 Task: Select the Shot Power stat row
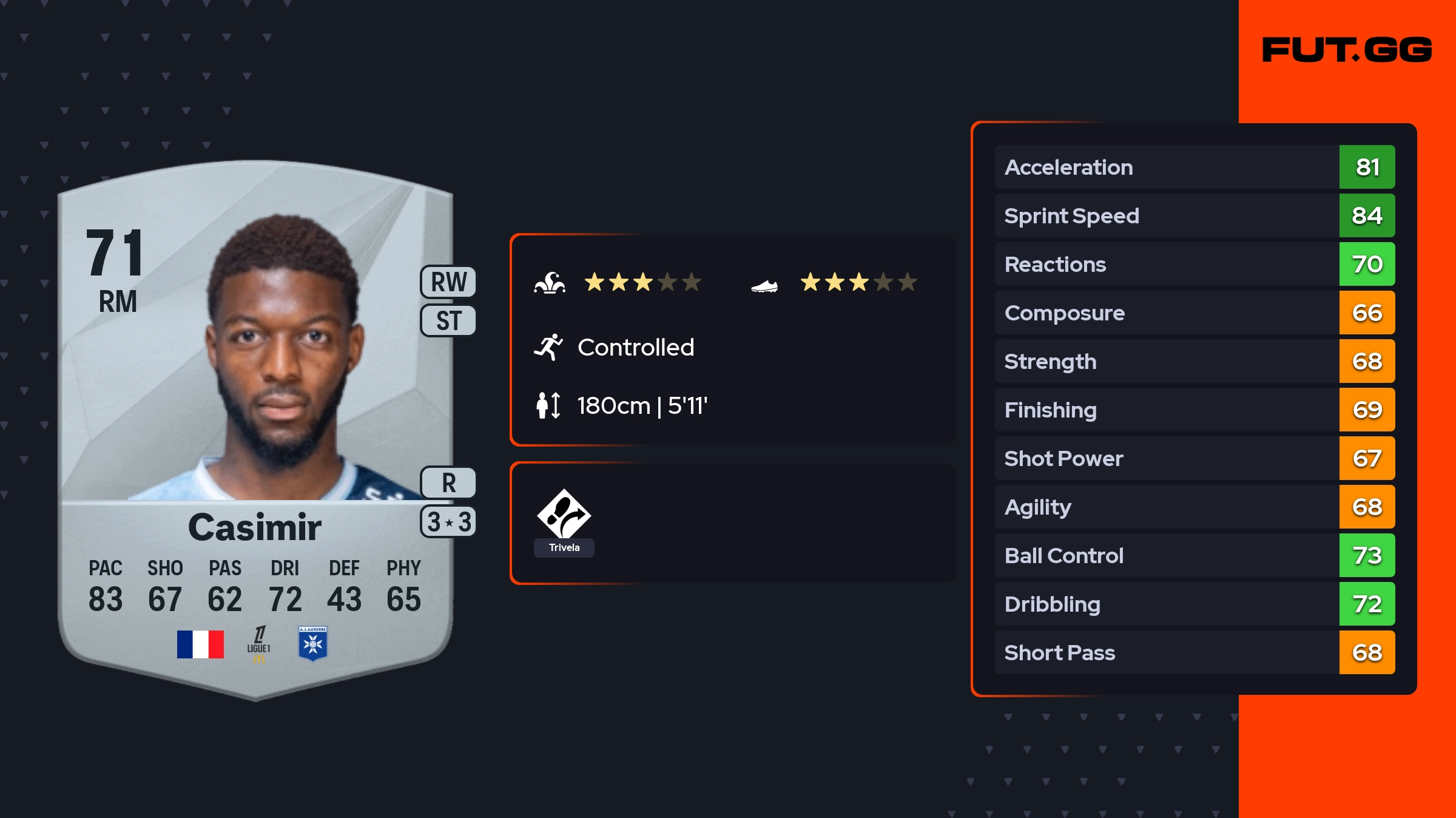1194,458
